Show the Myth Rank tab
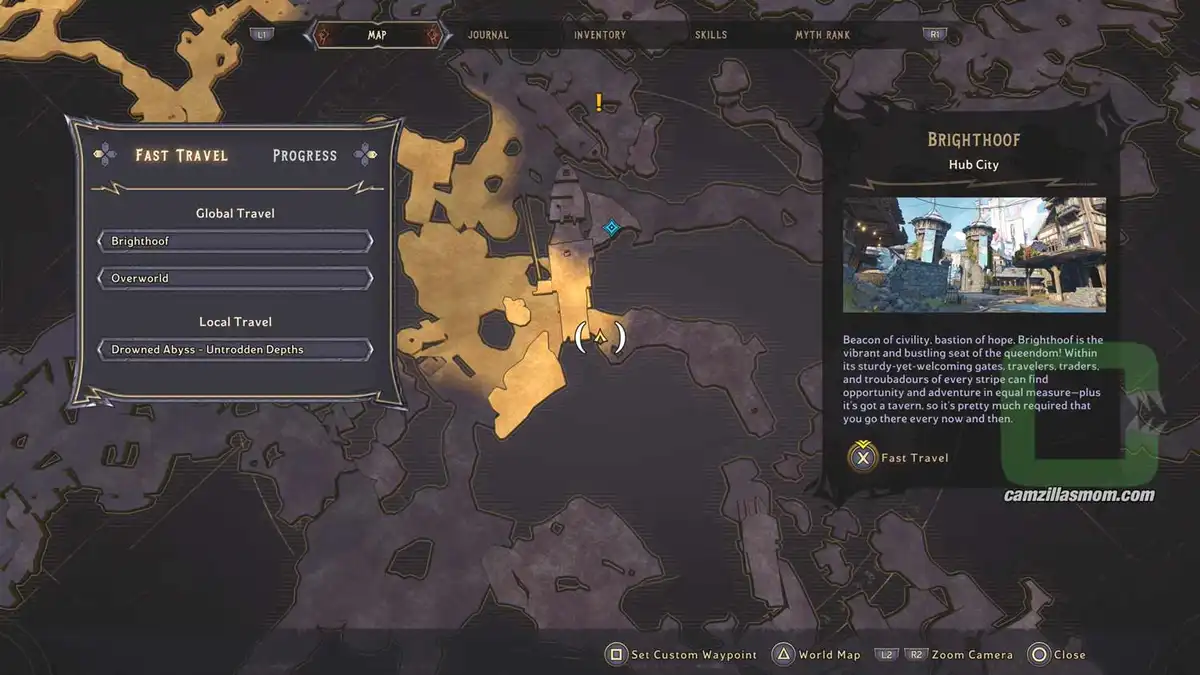Viewport: 1200px width, 675px height. point(822,35)
